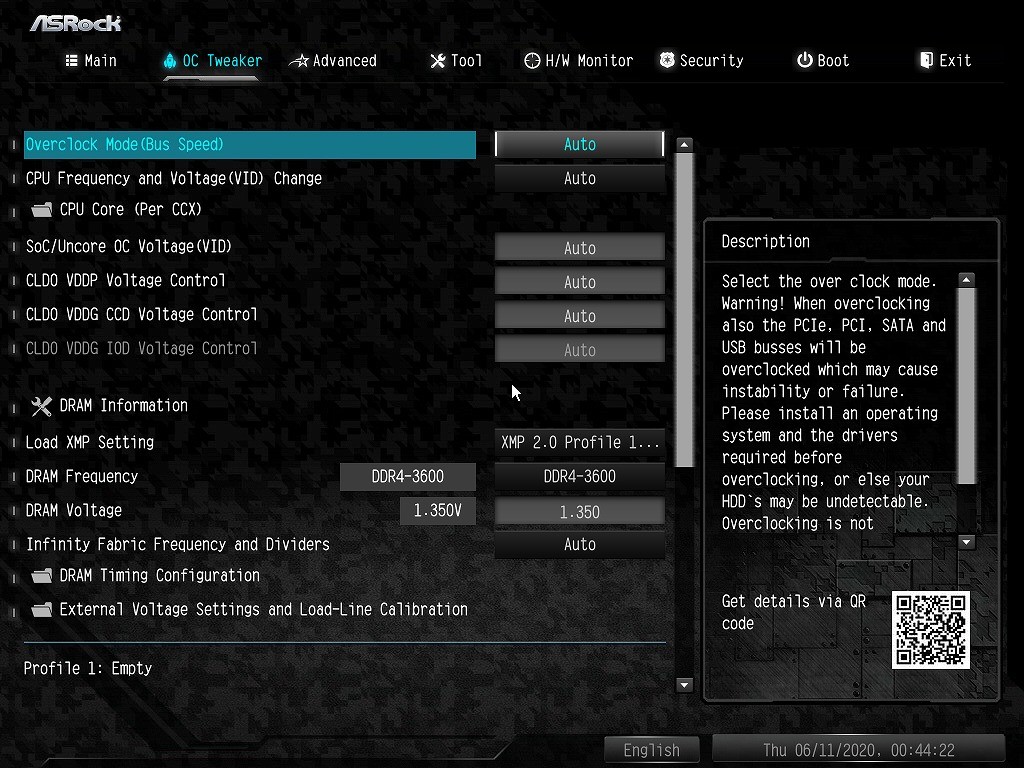Open DRAM Information tool
The height and width of the screenshot is (768, 1024).
(122, 406)
